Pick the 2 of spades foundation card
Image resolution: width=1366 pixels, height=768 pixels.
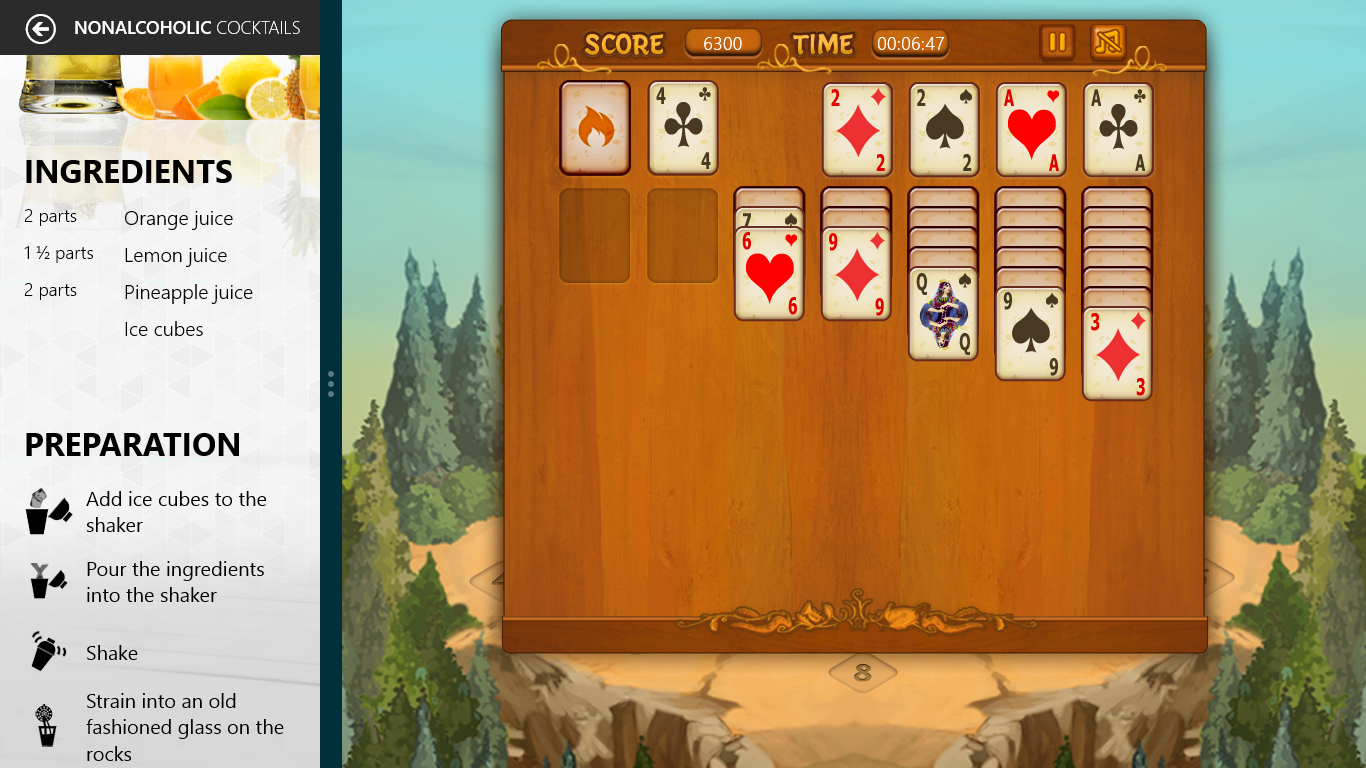click(944, 130)
